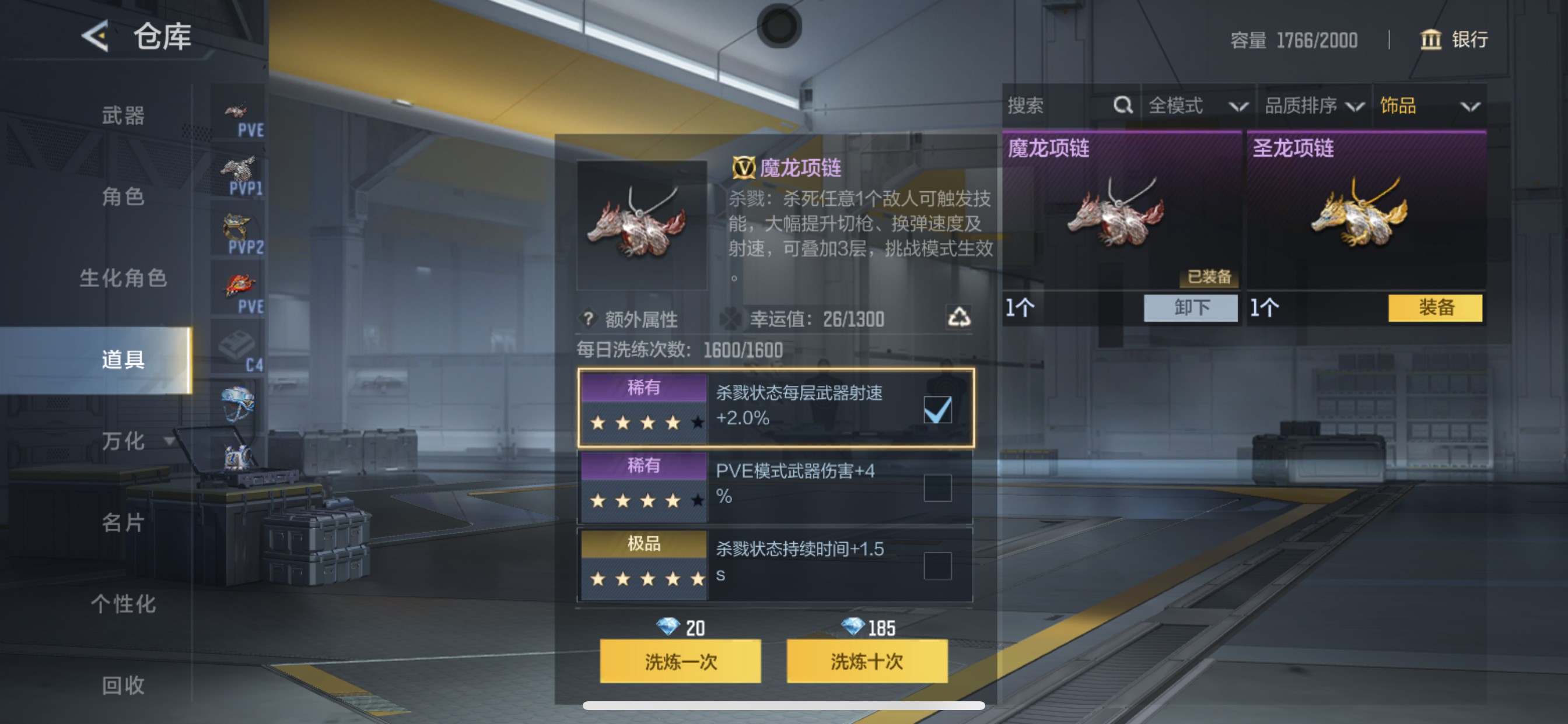Switch to the 武器 tab
The image size is (1568, 724).
pos(122,117)
